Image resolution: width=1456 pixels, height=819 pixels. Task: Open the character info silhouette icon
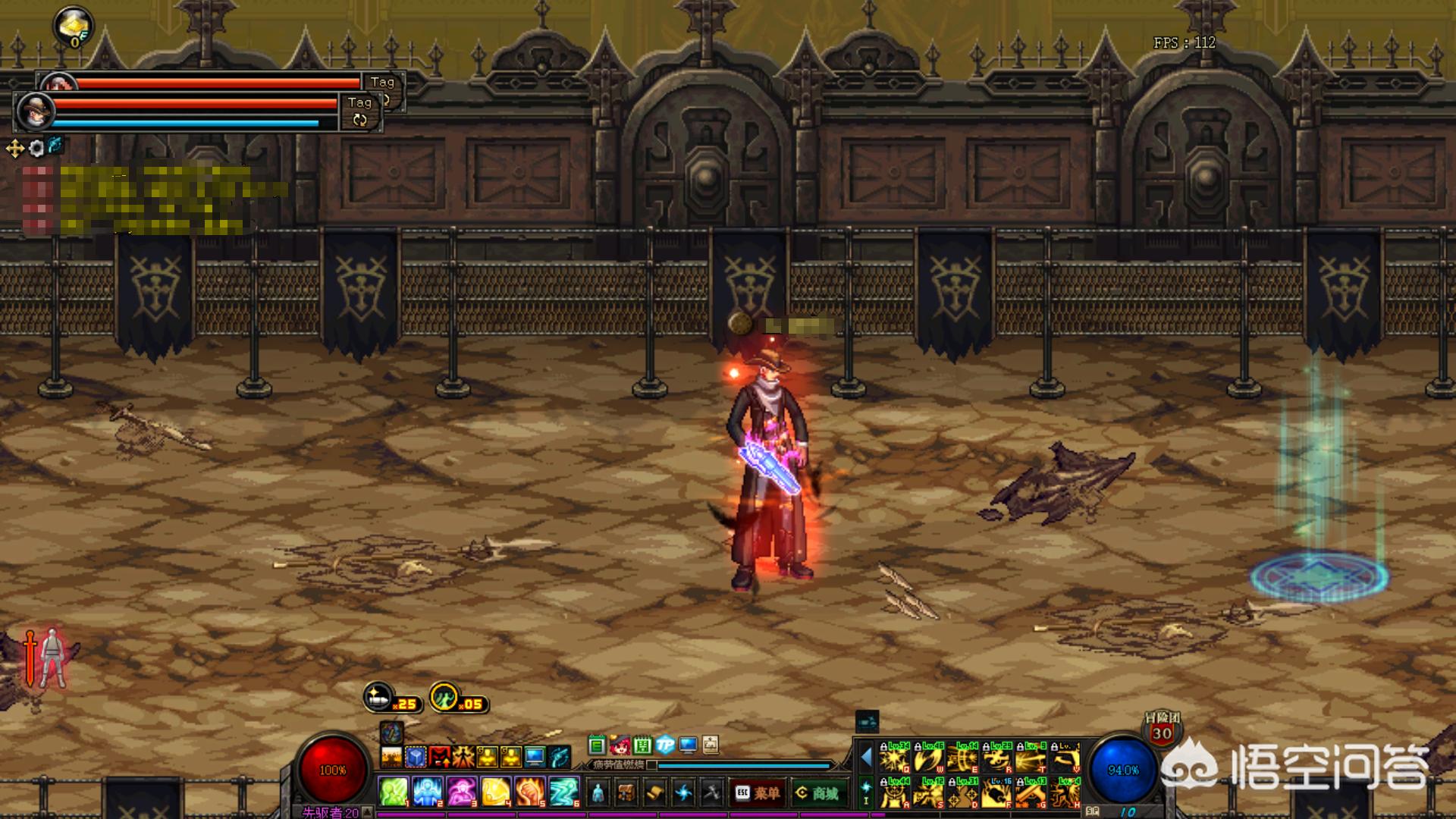[x=598, y=793]
